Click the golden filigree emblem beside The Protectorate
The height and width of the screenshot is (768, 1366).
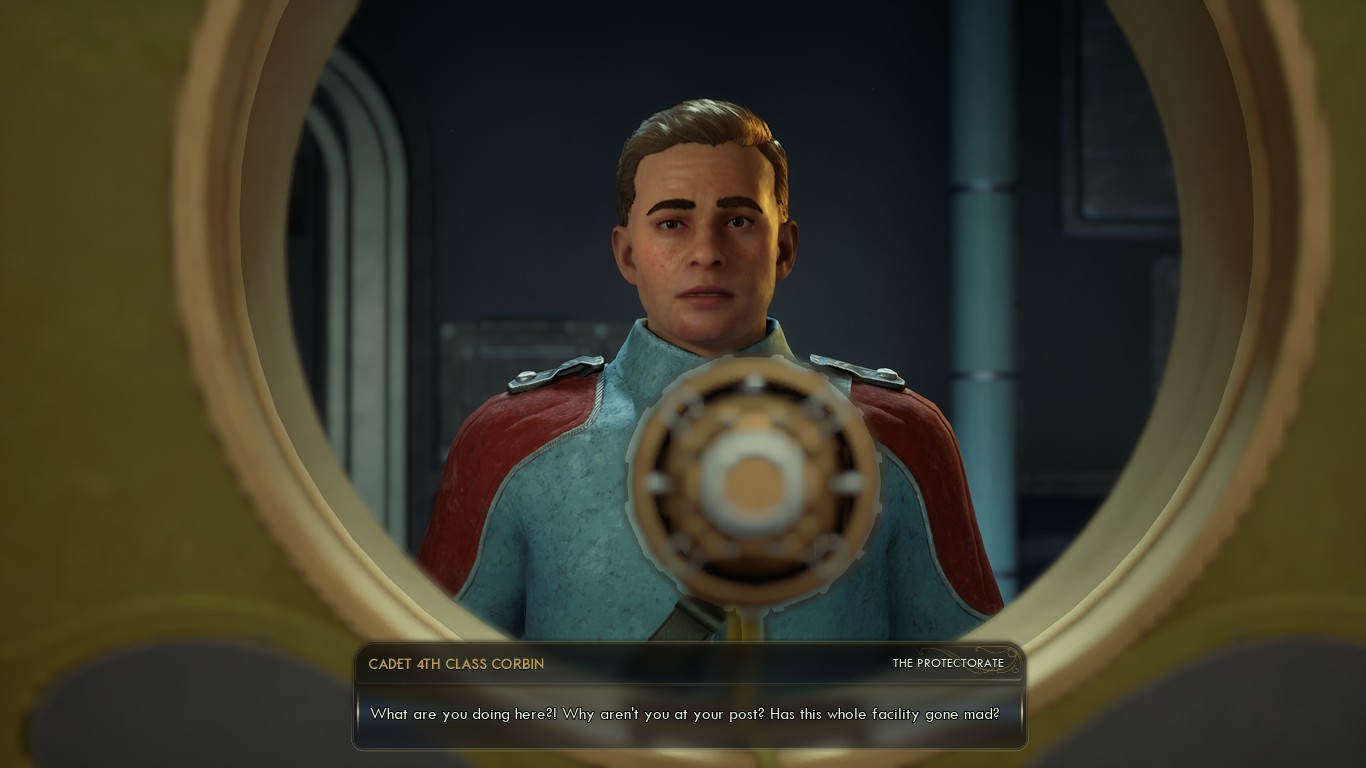[1013, 662]
